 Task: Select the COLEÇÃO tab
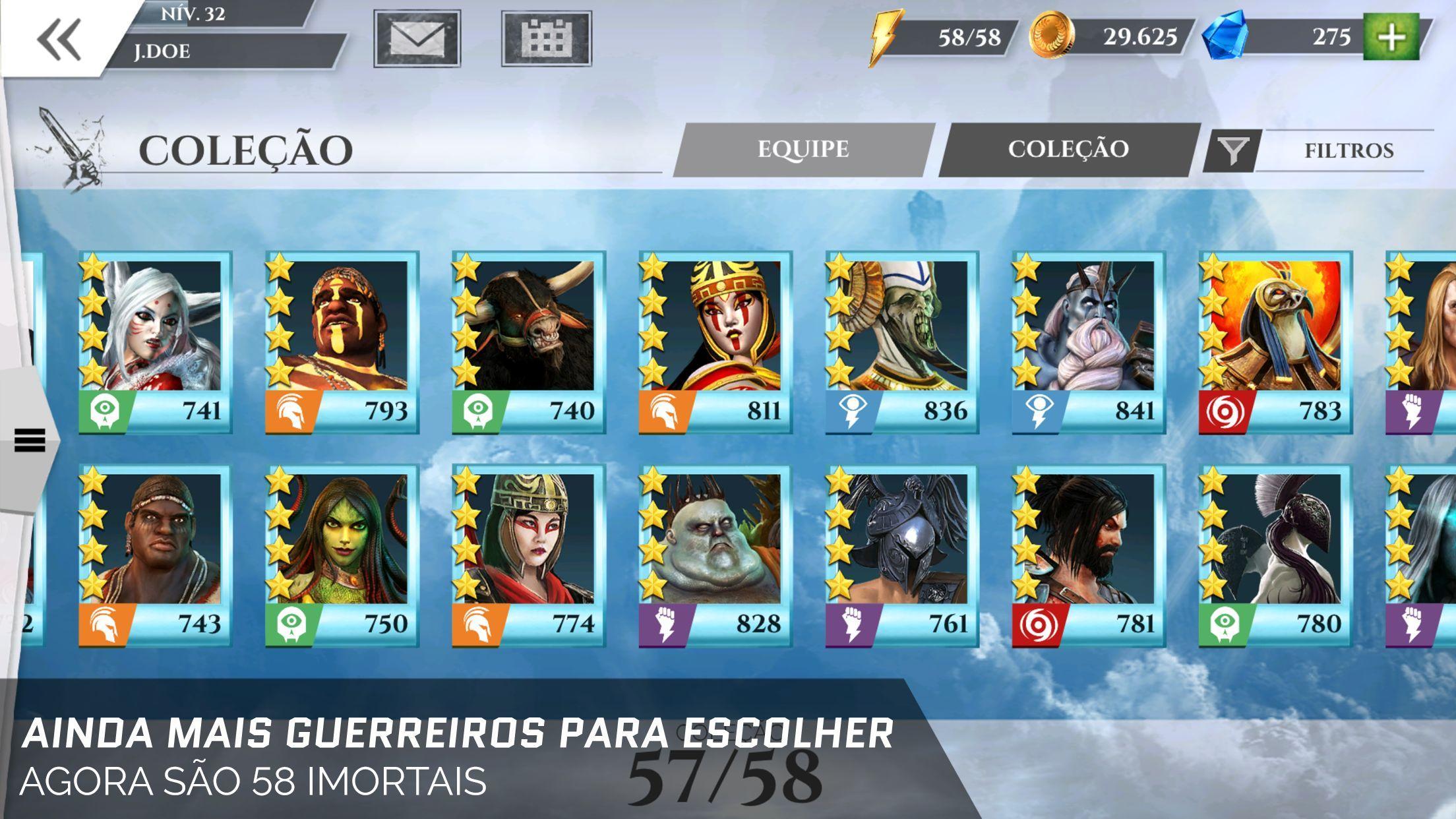coord(1066,150)
